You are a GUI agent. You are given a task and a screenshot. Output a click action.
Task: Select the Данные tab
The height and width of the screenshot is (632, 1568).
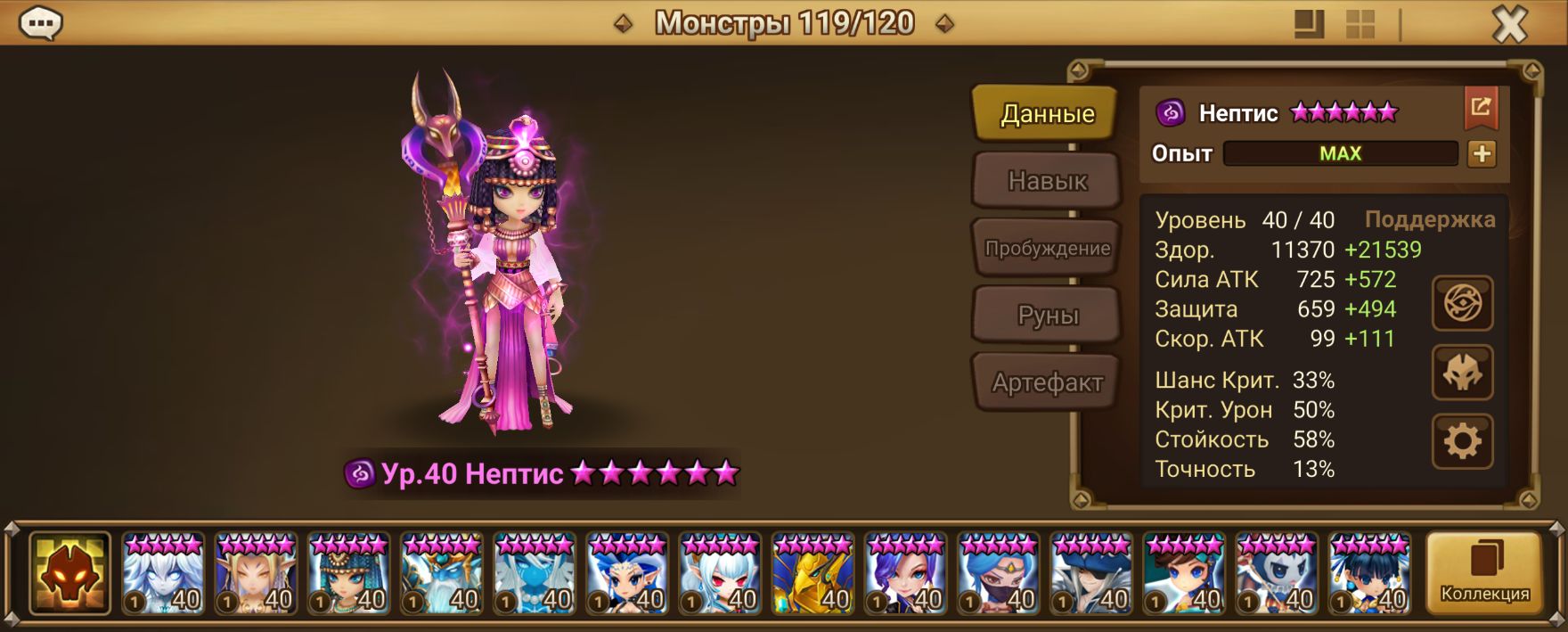tap(1046, 114)
